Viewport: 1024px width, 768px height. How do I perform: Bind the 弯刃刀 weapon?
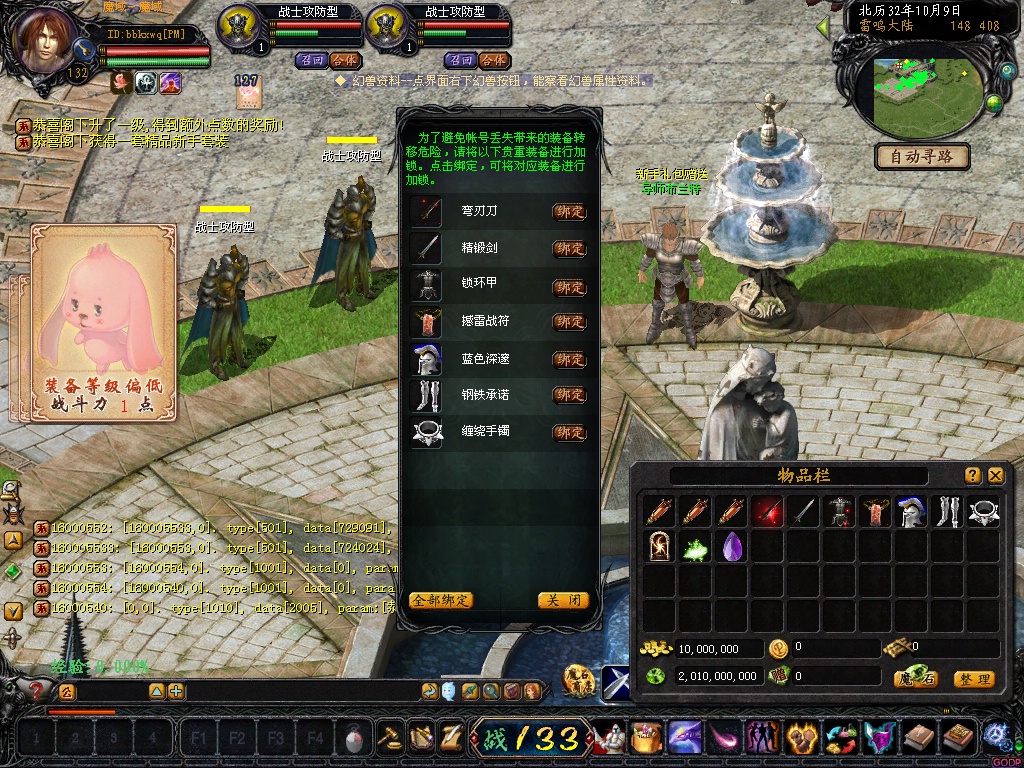coord(569,212)
